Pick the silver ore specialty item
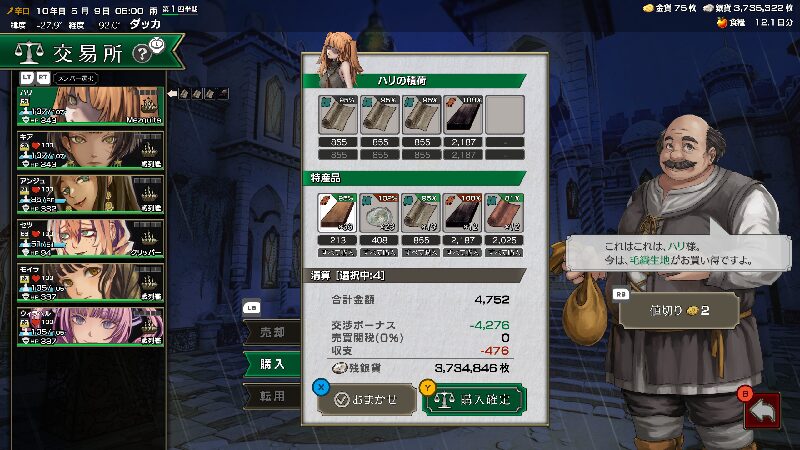Image resolution: width=800 pixels, height=450 pixels. tap(378, 212)
